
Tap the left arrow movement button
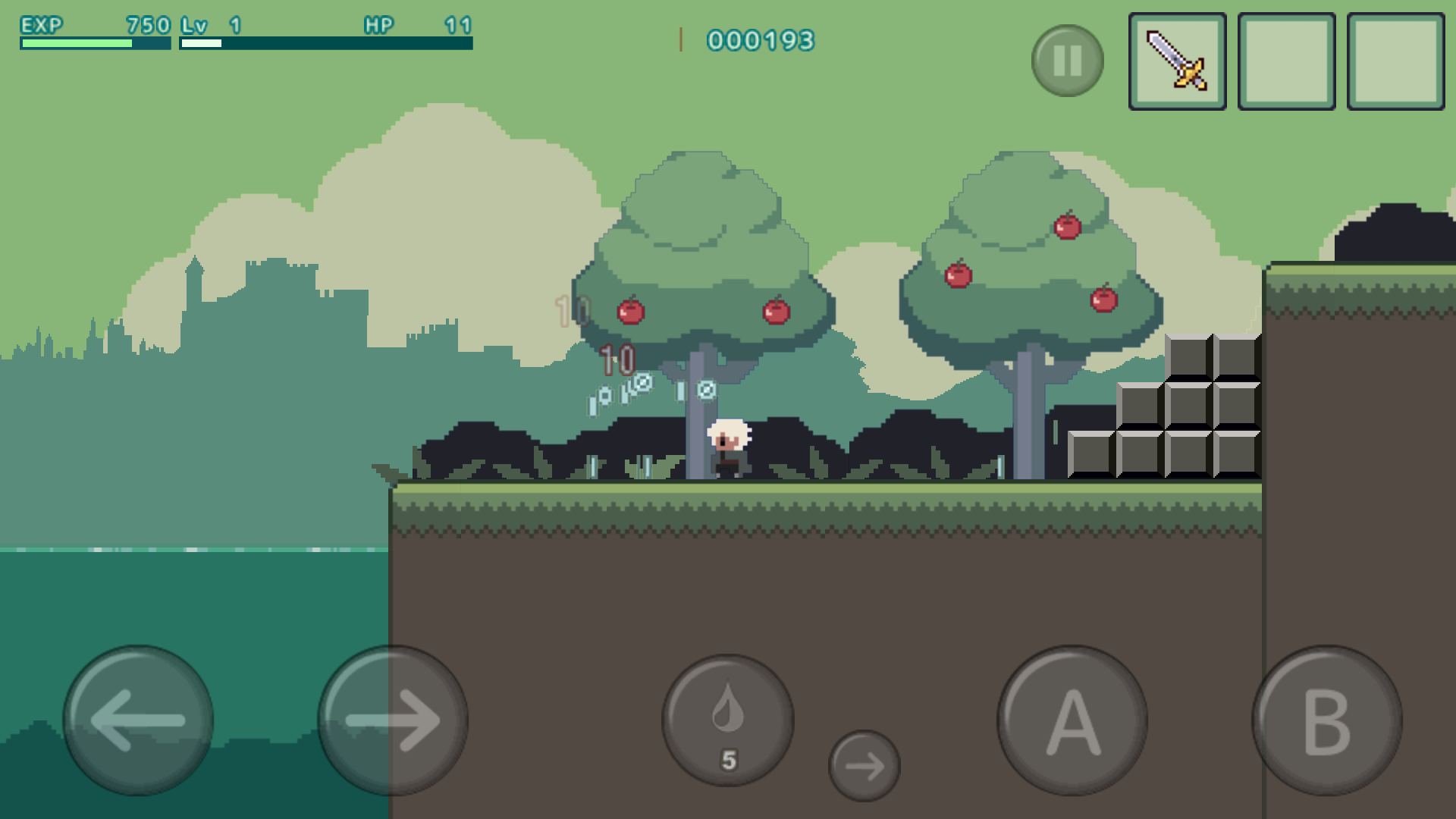pyautogui.click(x=138, y=720)
